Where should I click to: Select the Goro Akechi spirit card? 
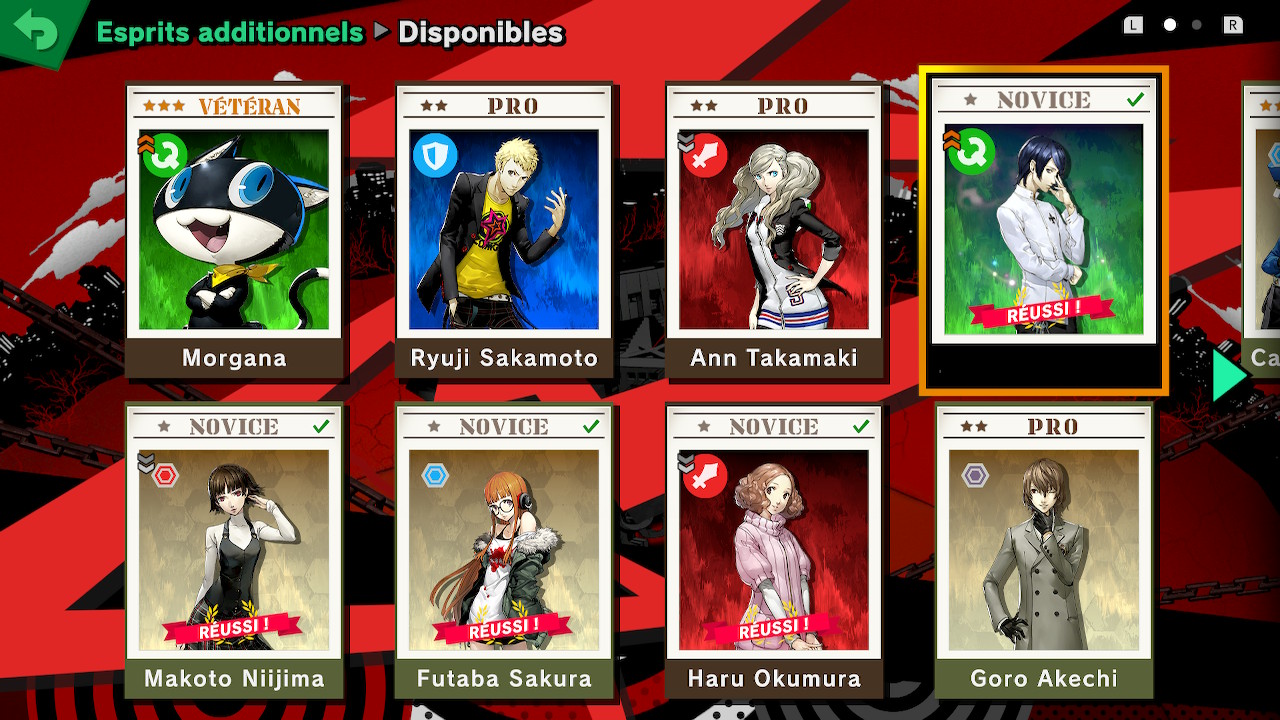point(1043,550)
